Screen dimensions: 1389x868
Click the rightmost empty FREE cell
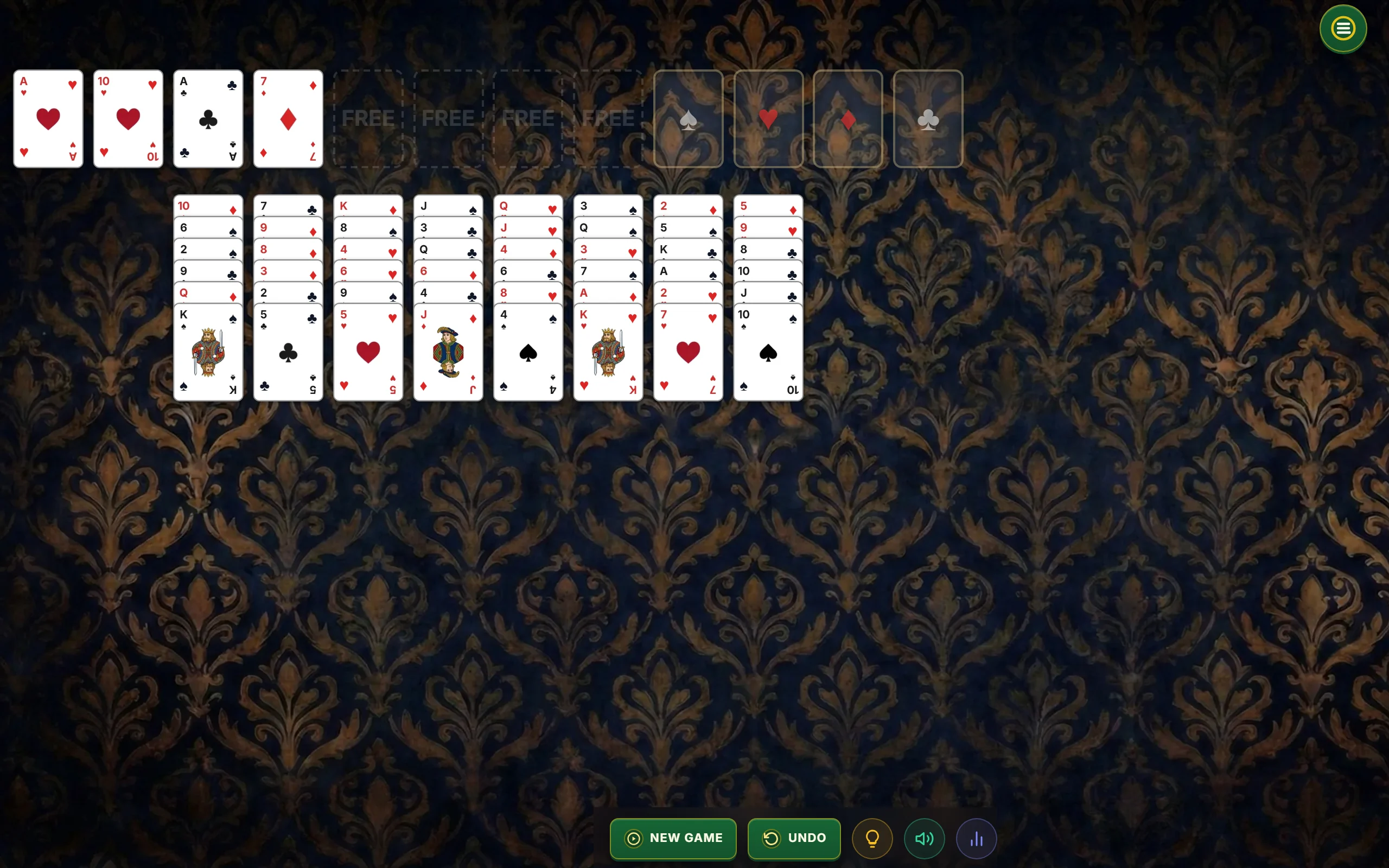[608, 119]
